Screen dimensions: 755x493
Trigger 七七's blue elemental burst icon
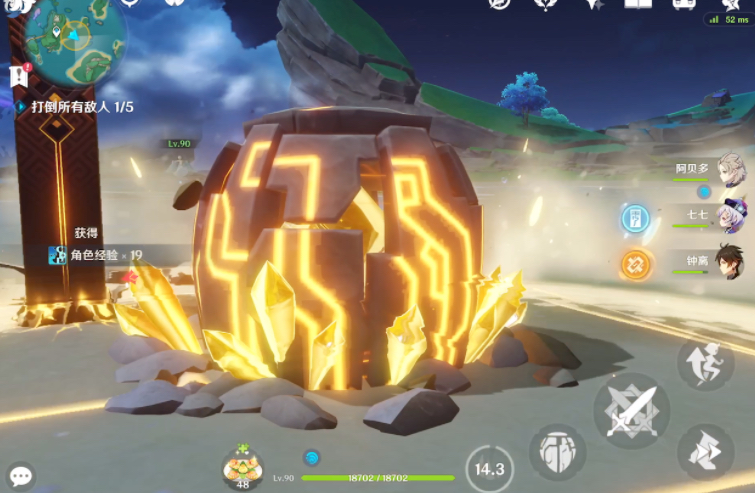[x=634, y=219]
